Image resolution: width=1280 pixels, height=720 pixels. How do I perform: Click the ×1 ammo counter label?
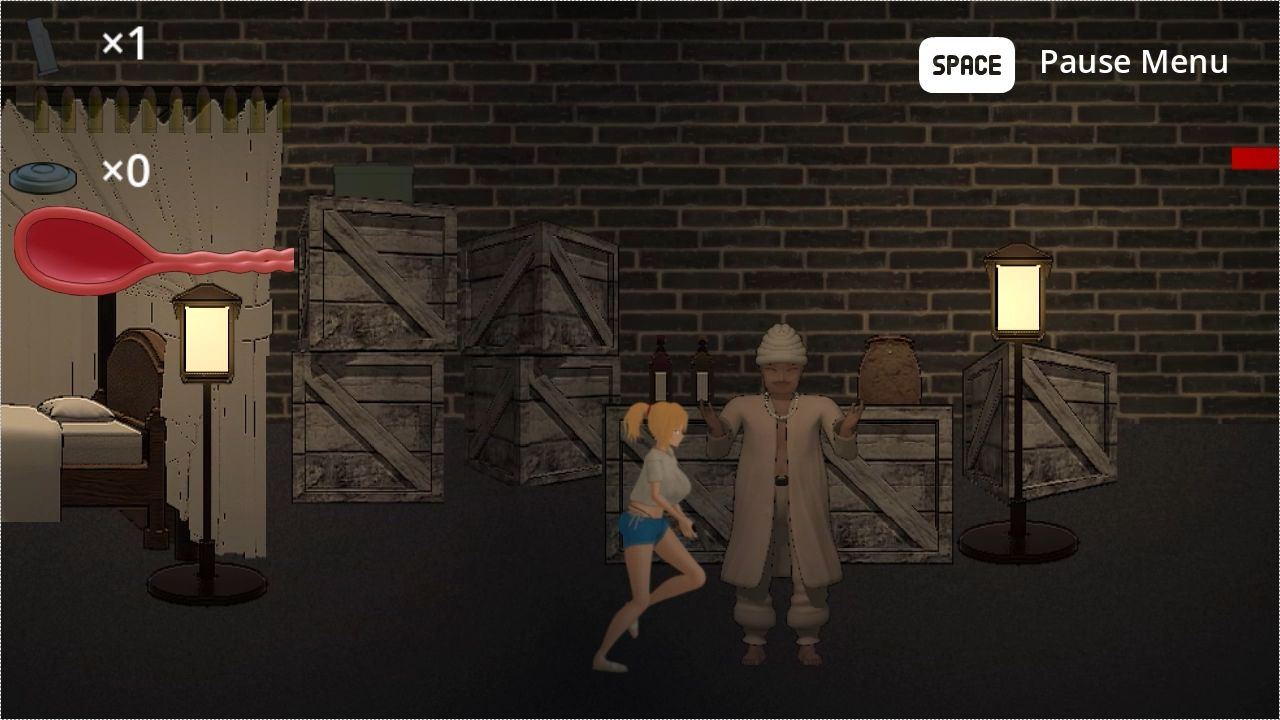point(122,42)
